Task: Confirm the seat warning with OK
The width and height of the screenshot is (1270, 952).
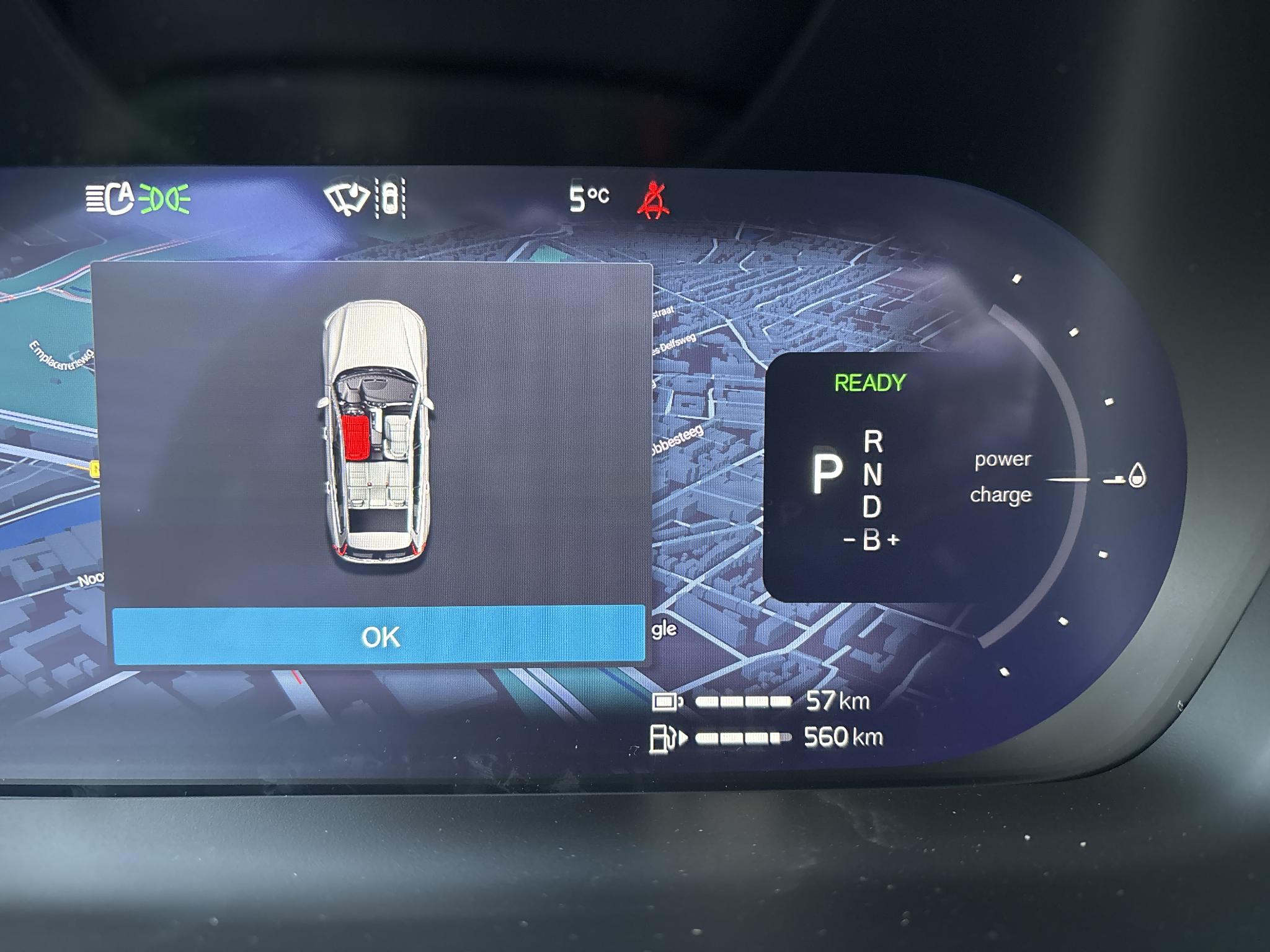Action: [x=378, y=636]
